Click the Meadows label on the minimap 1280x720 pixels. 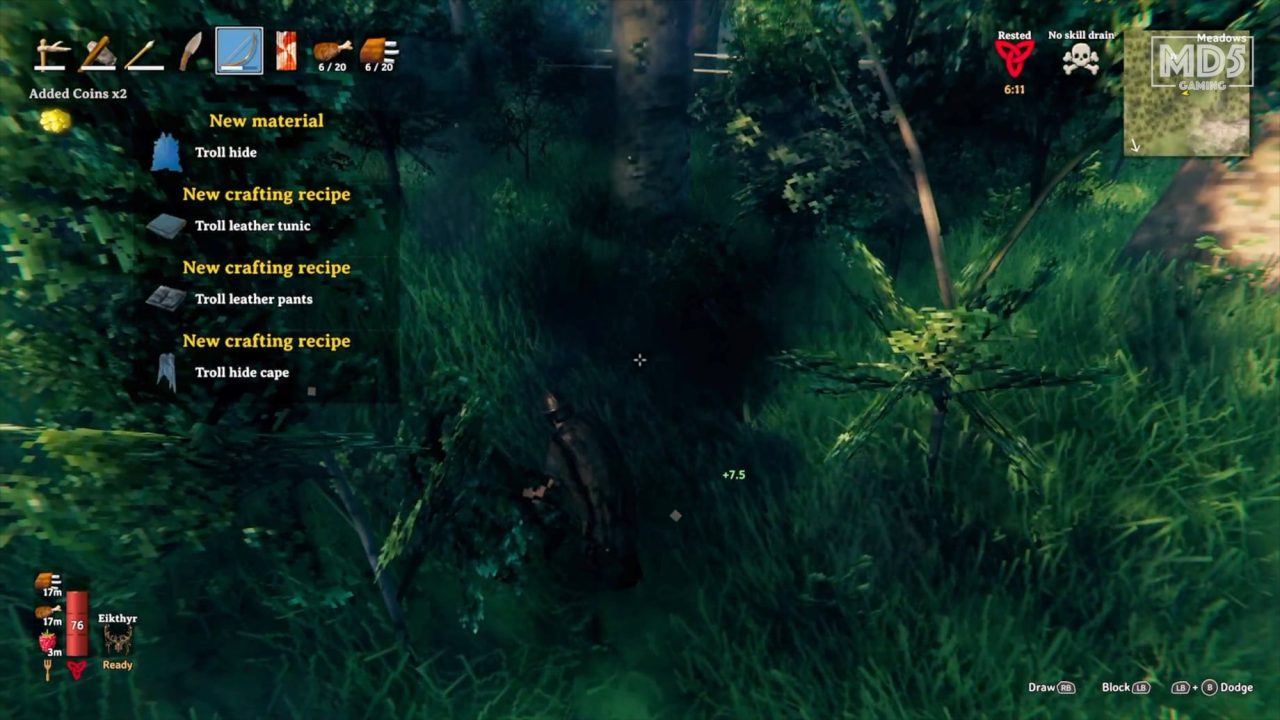[1222, 39]
